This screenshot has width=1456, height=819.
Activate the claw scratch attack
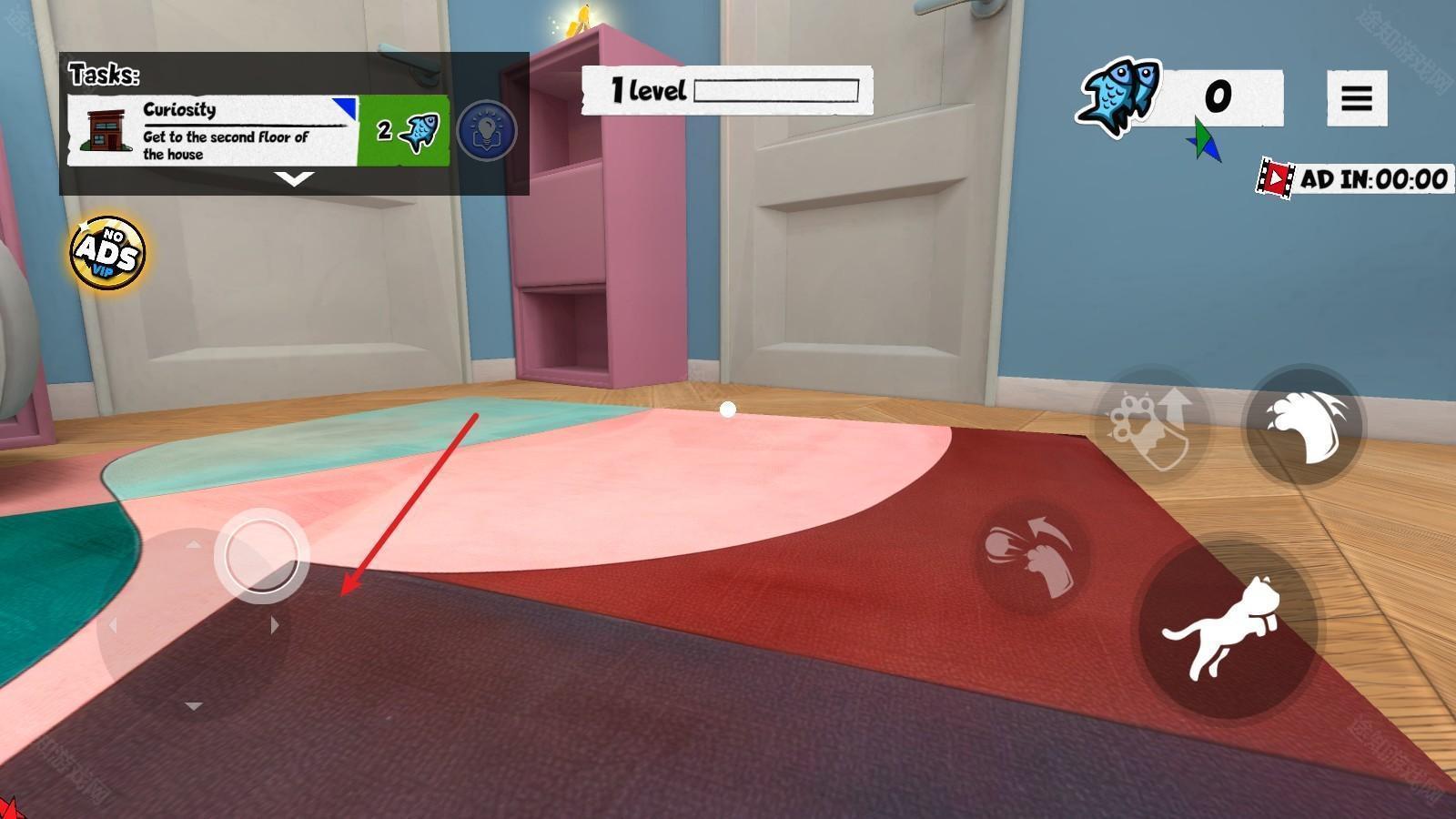click(x=1305, y=425)
